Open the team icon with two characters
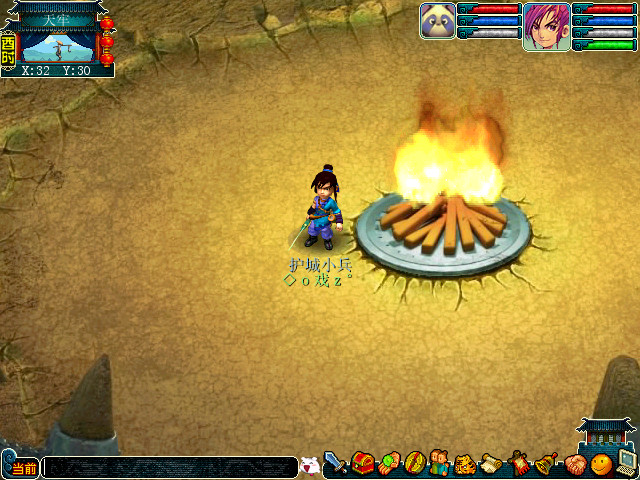 point(440,464)
